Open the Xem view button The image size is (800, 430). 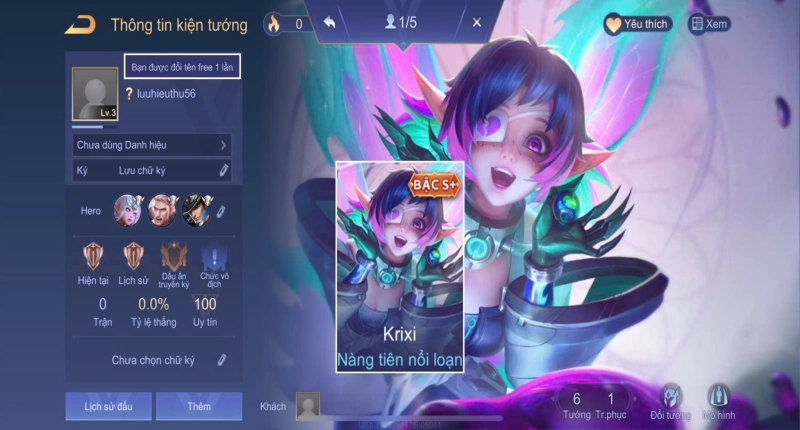[x=710, y=23]
